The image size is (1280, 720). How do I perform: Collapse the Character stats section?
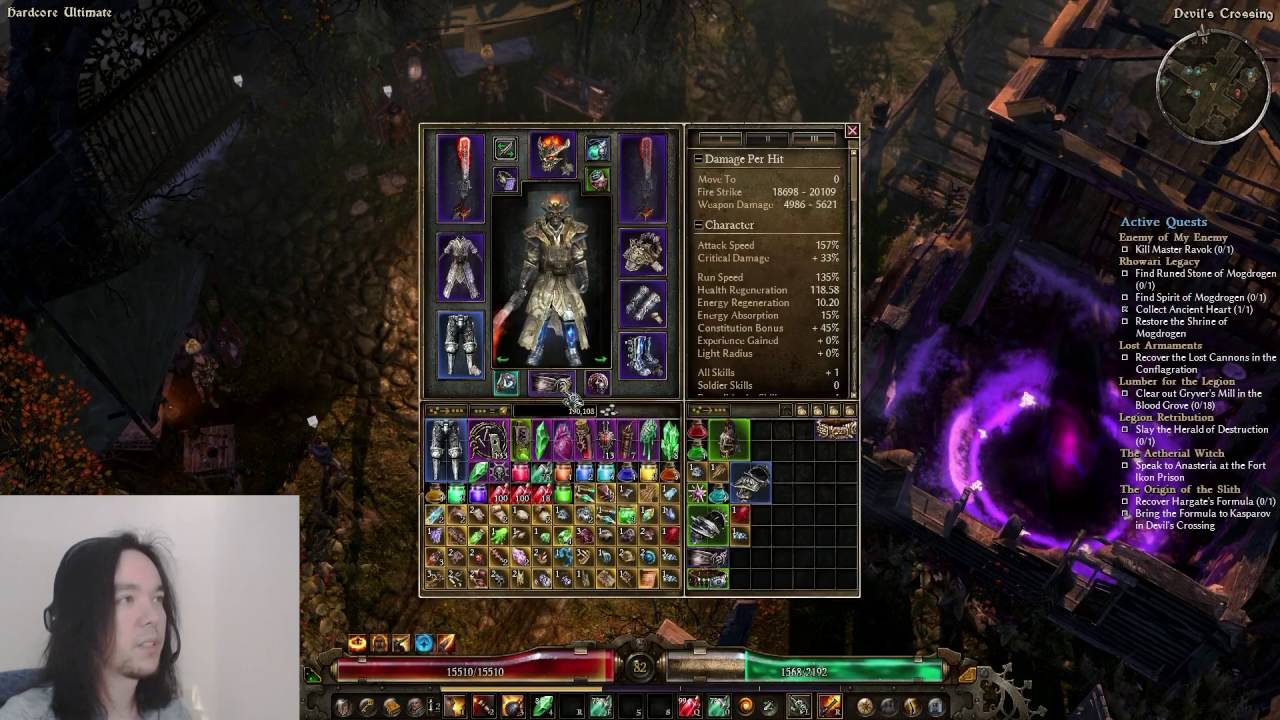[698, 225]
